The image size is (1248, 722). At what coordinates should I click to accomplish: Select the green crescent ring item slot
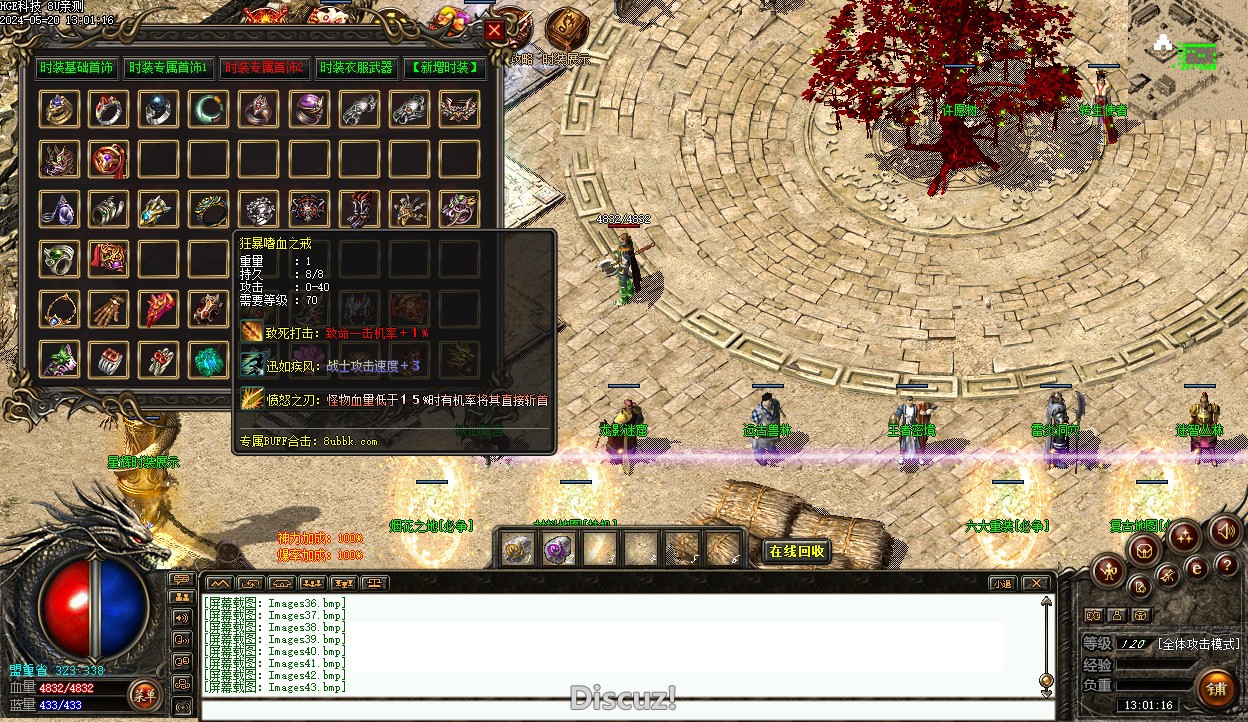209,109
